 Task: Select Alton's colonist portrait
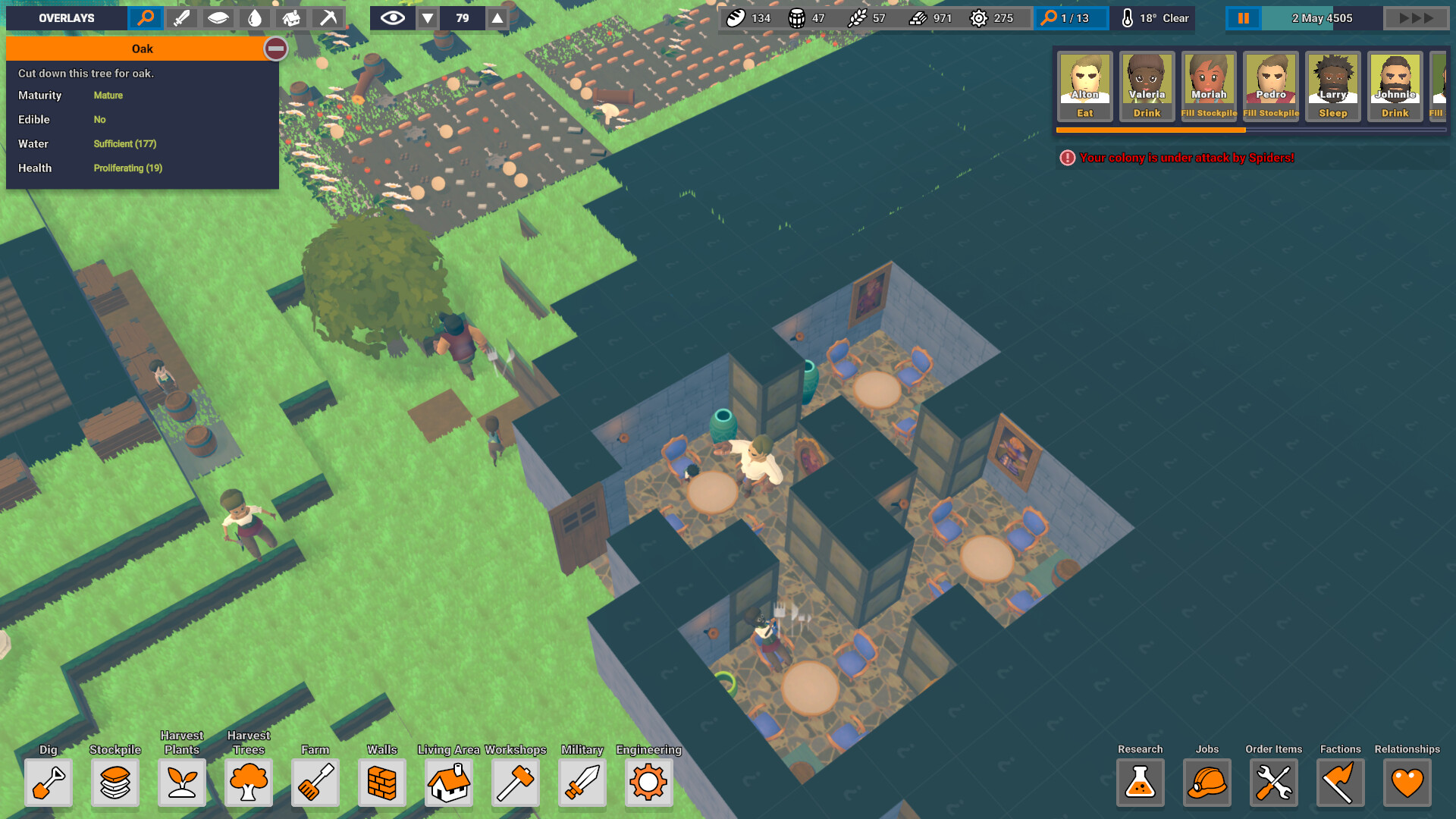pyautogui.click(x=1084, y=85)
